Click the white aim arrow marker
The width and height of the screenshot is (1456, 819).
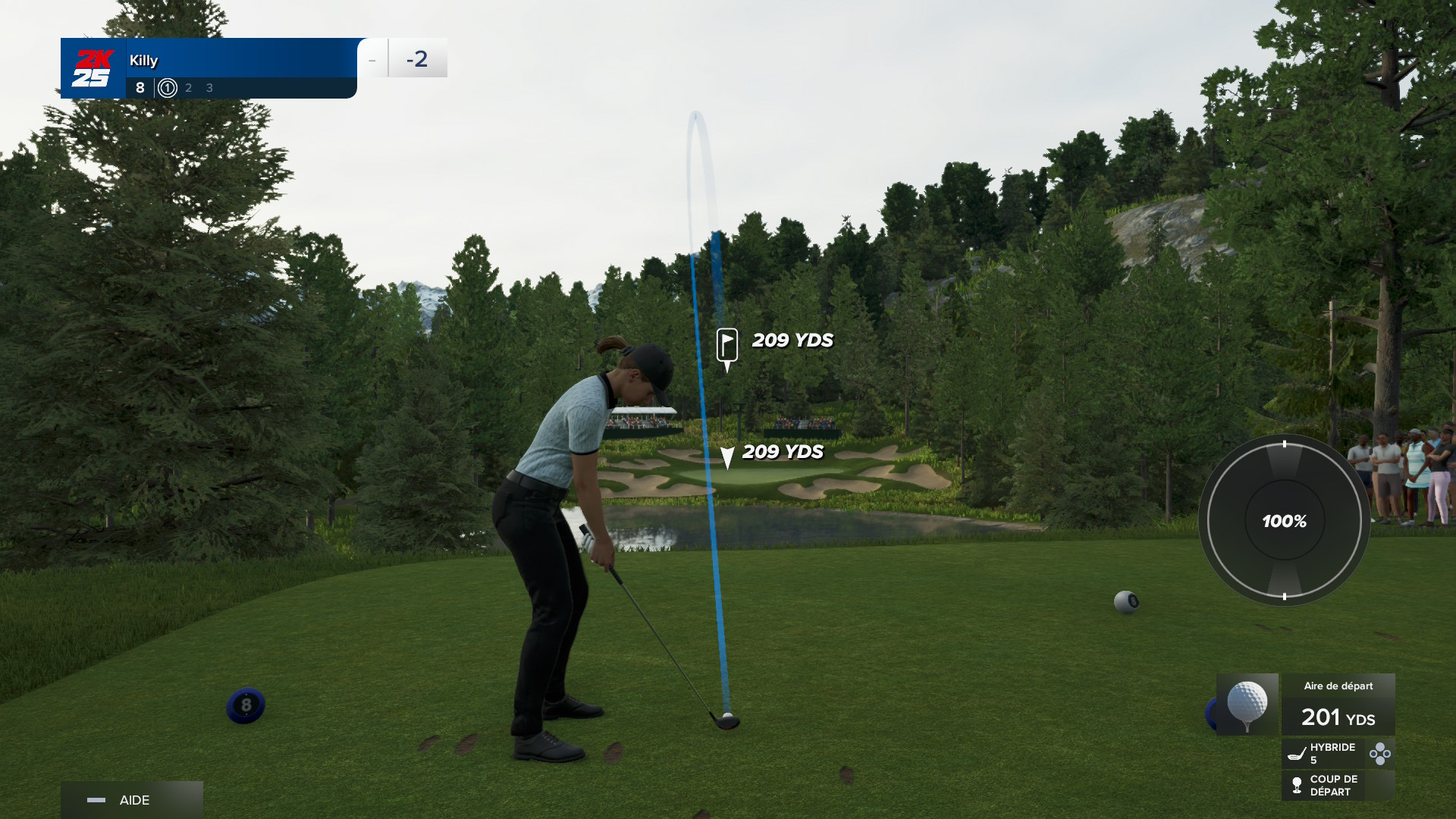coord(727,457)
